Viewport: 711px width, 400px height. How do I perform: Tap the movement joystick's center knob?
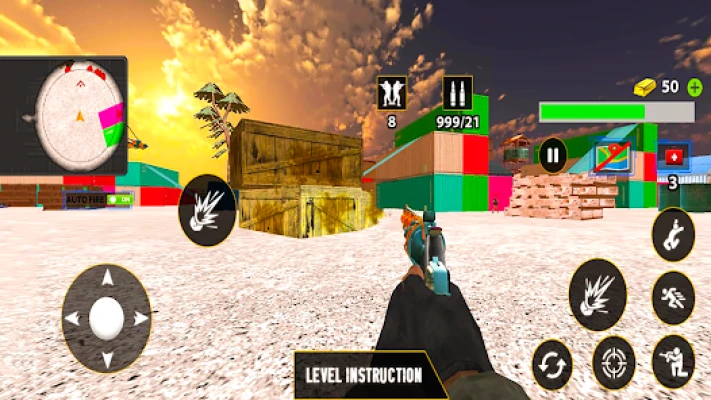tap(106, 319)
